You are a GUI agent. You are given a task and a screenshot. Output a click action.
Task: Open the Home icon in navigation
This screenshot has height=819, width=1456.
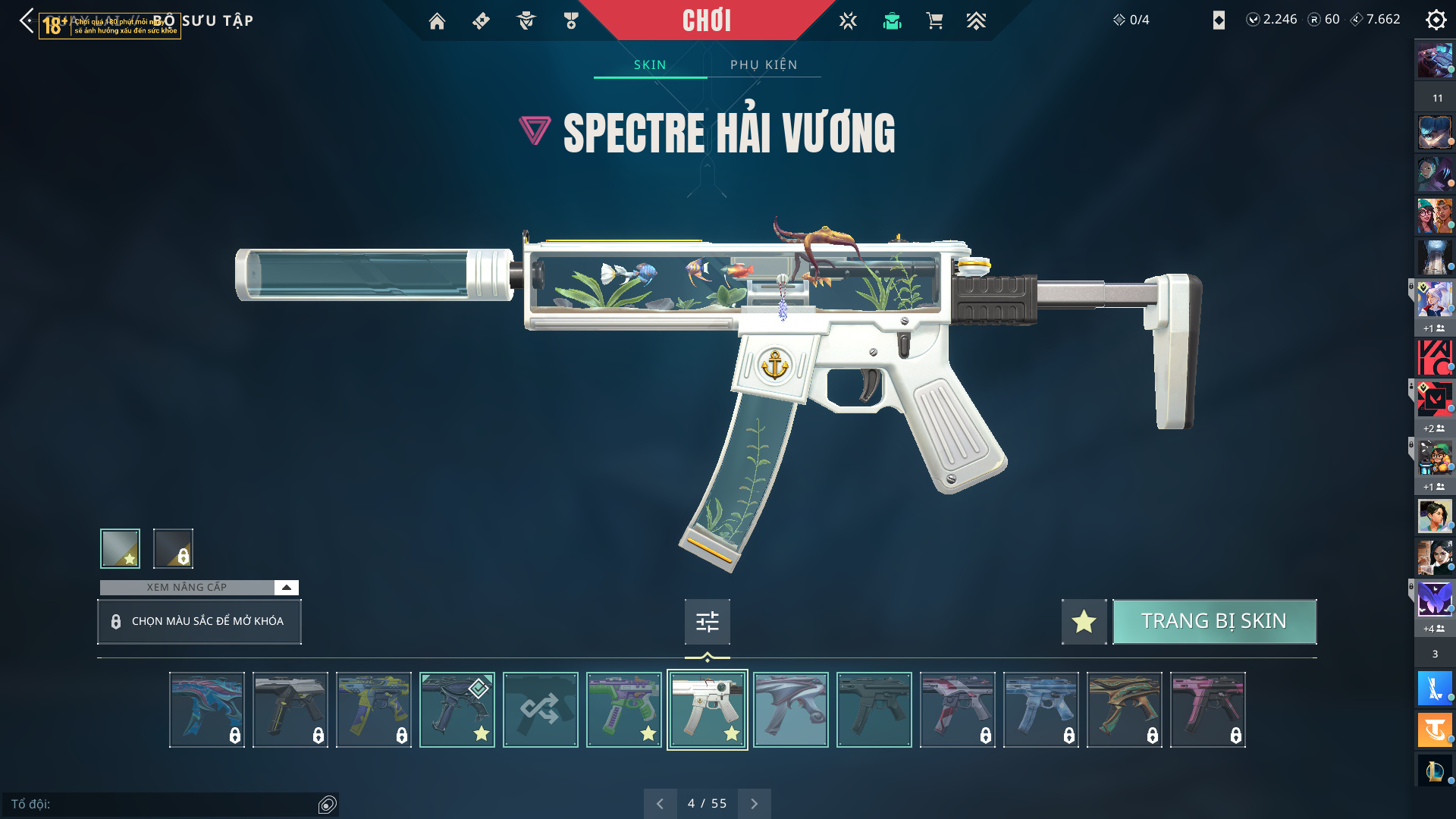tap(437, 21)
